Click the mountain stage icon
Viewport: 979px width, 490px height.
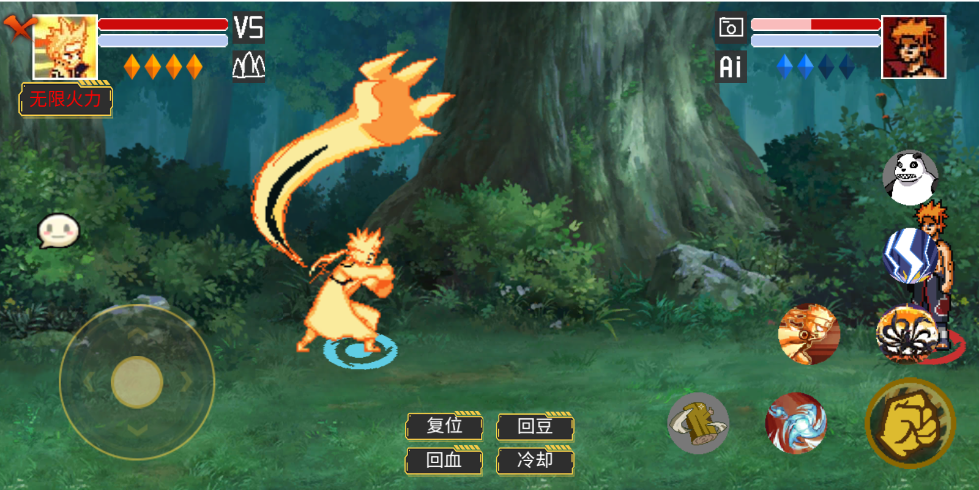[x=248, y=66]
